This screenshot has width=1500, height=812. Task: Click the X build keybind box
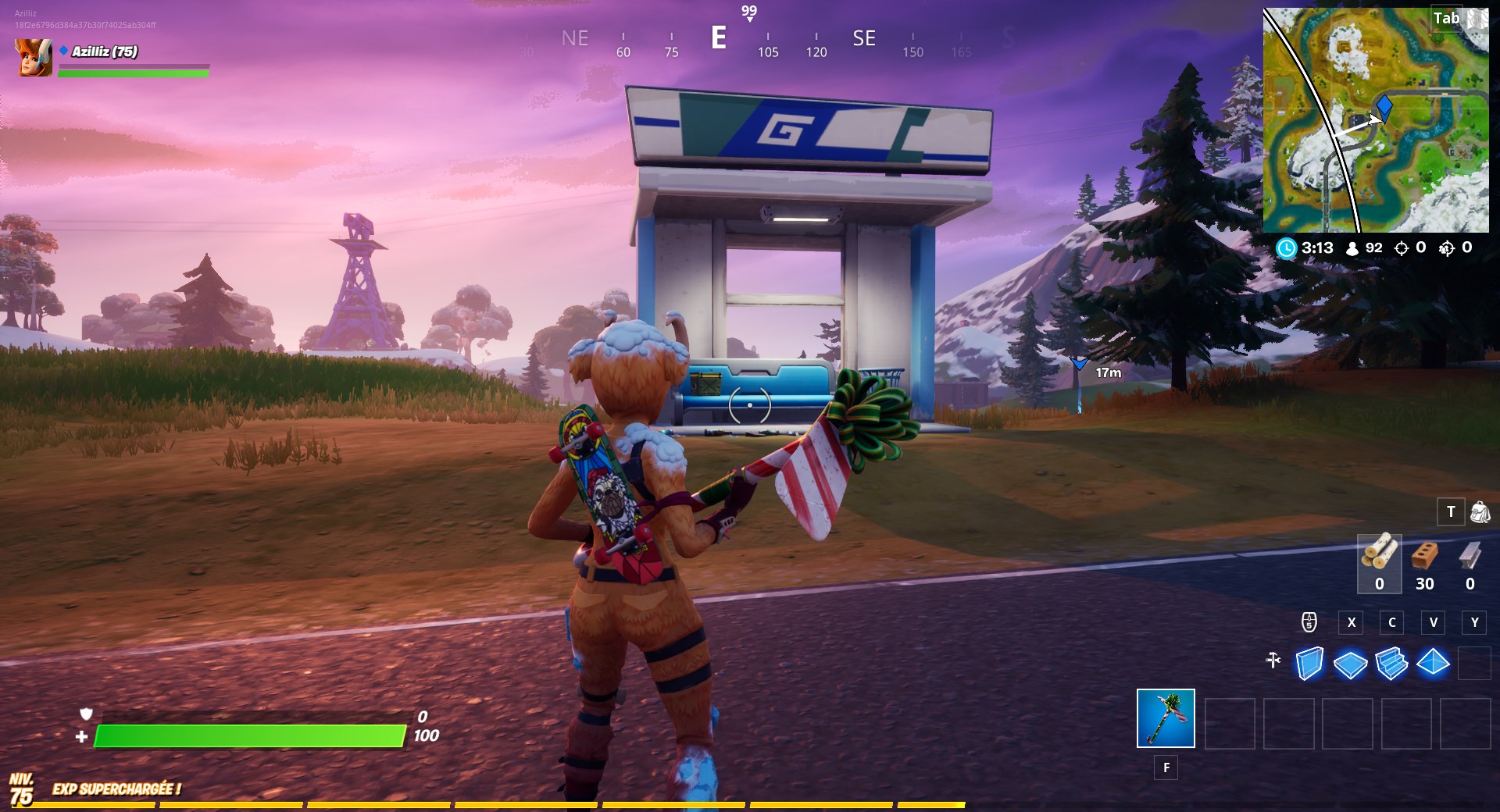(1352, 623)
